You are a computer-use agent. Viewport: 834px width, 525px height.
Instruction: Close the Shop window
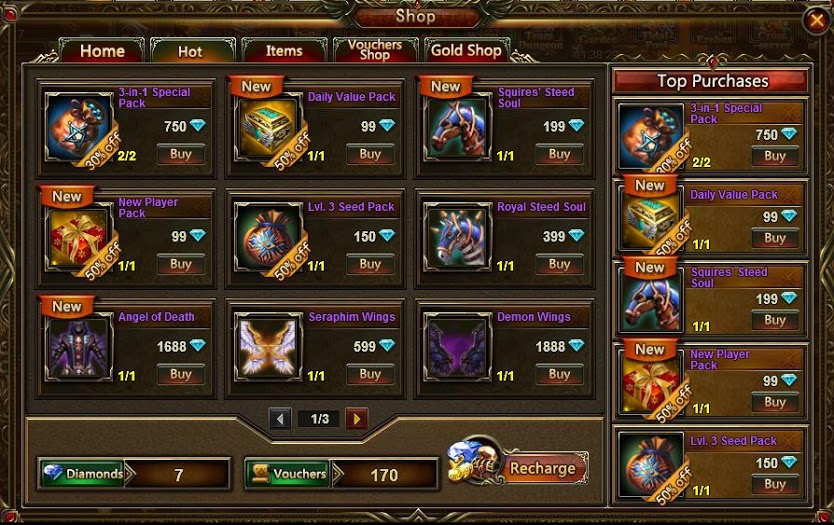click(815, 20)
